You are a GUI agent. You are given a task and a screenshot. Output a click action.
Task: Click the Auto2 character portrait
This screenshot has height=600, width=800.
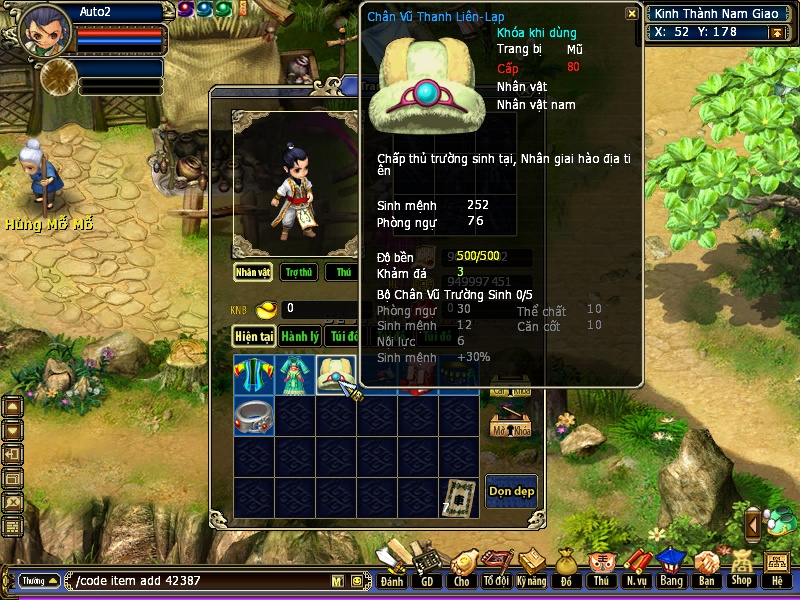(44, 30)
